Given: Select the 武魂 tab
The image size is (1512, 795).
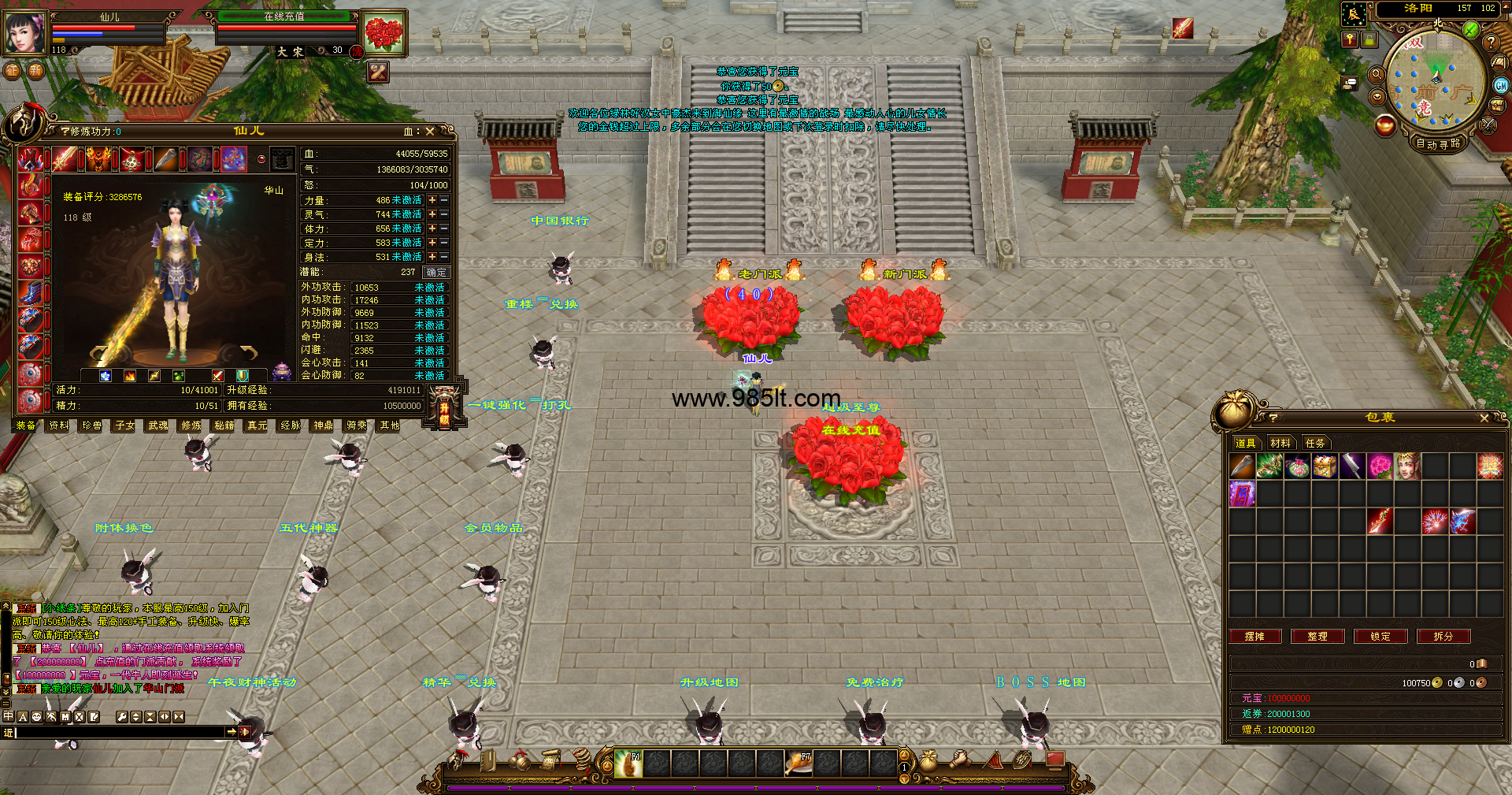Looking at the screenshot, I should coord(158,425).
